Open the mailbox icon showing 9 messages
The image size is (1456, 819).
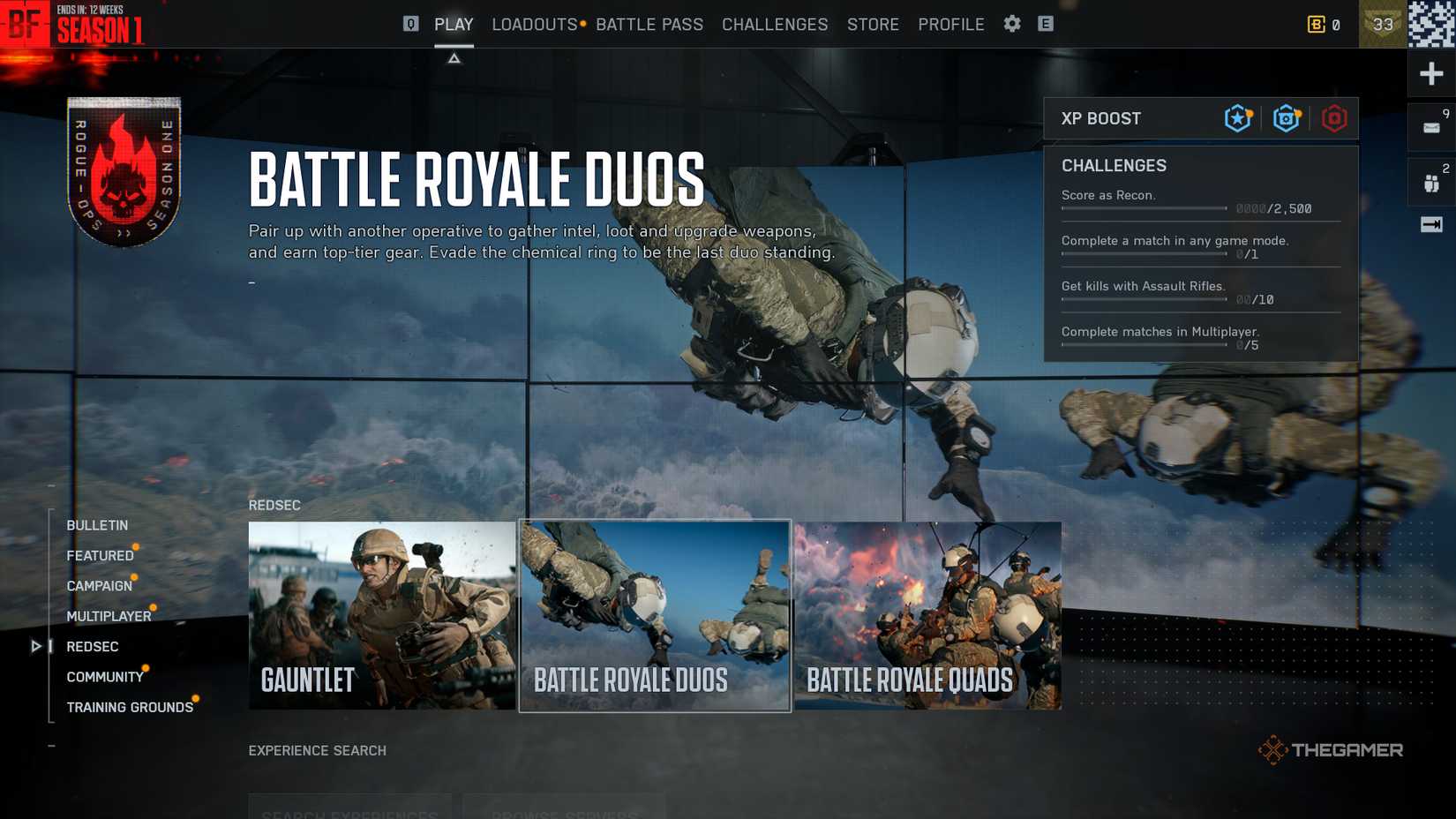point(1431,128)
